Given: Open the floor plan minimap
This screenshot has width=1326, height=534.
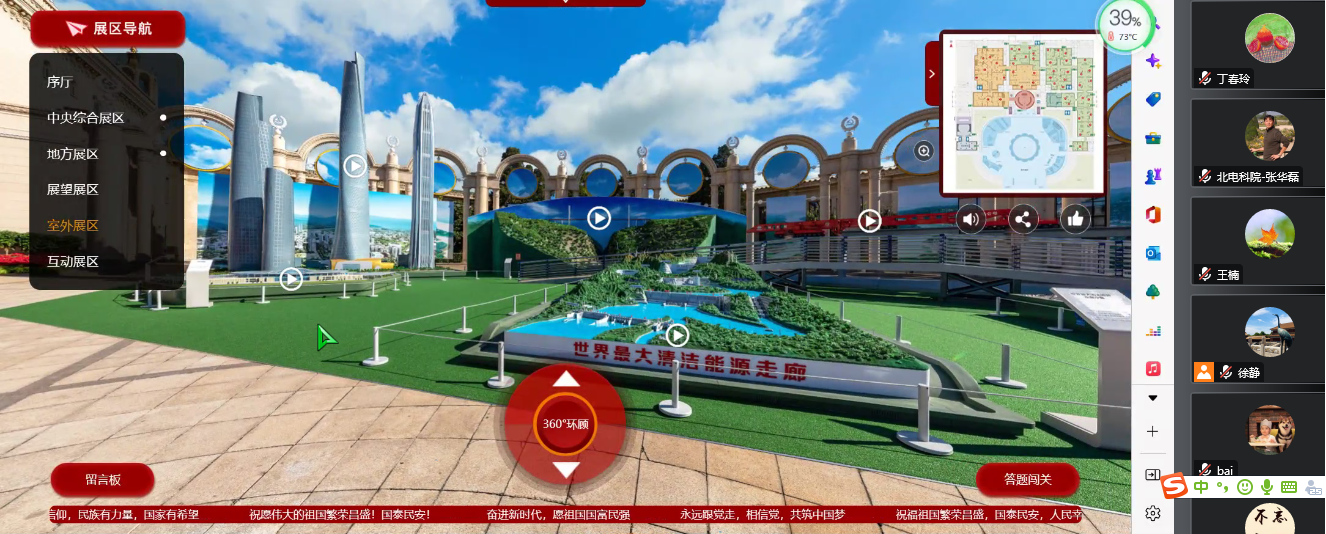Looking at the screenshot, I should click(1023, 112).
